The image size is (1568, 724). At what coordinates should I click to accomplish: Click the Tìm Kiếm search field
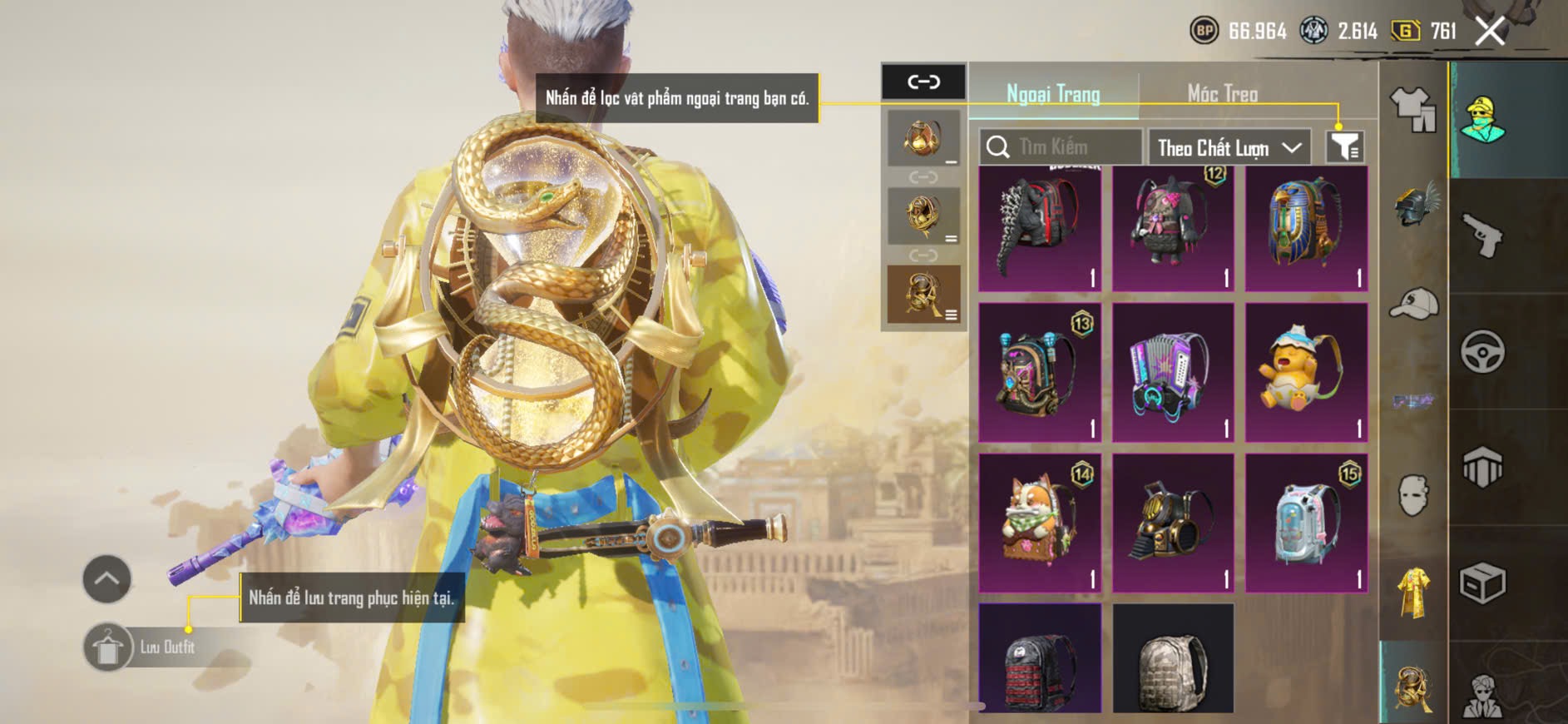click(1061, 147)
